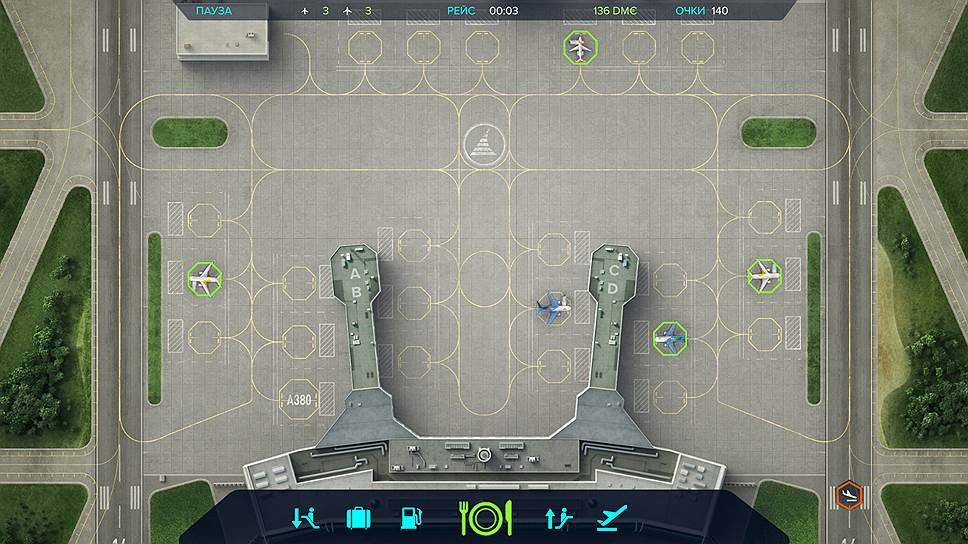Select the green-ringed blue plane beside pier D
The height and width of the screenshot is (544, 968).
pyautogui.click(x=670, y=337)
